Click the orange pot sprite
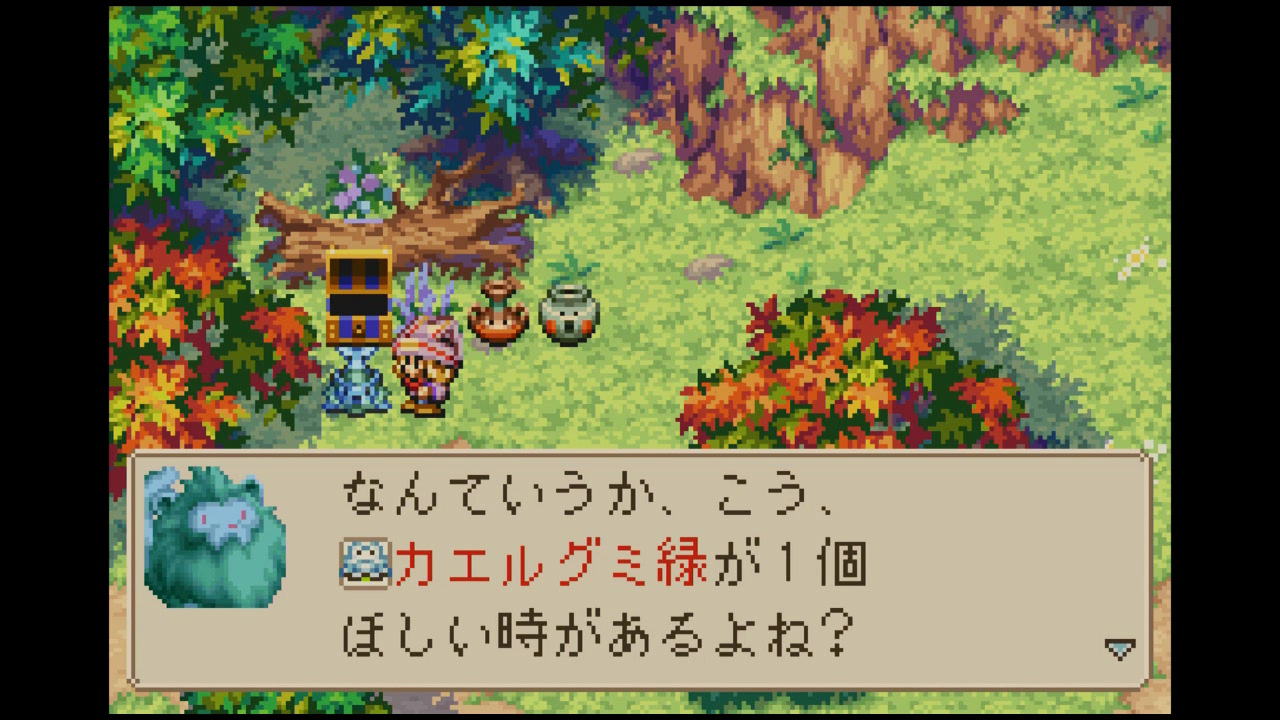This screenshot has width=1280, height=720. click(495, 313)
